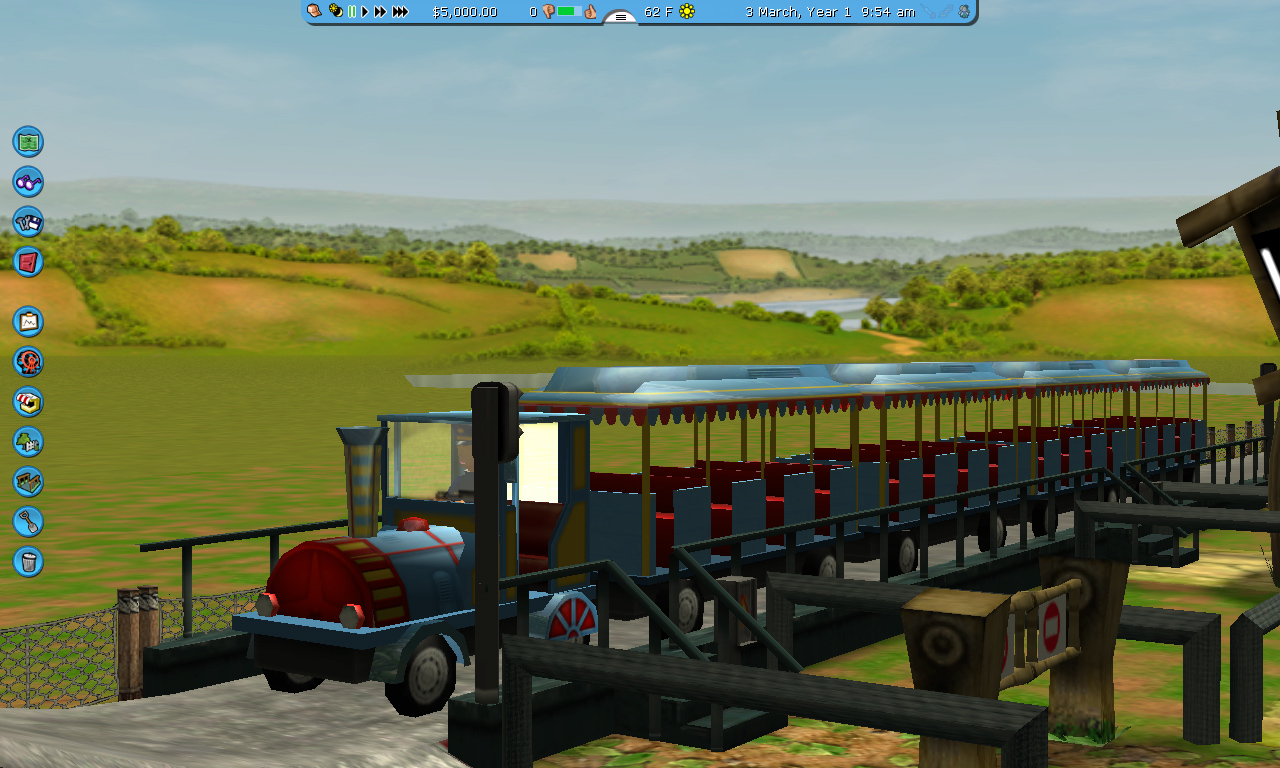Open the shops and stalls menu
This screenshot has height=768, width=1280.
pos(28,401)
